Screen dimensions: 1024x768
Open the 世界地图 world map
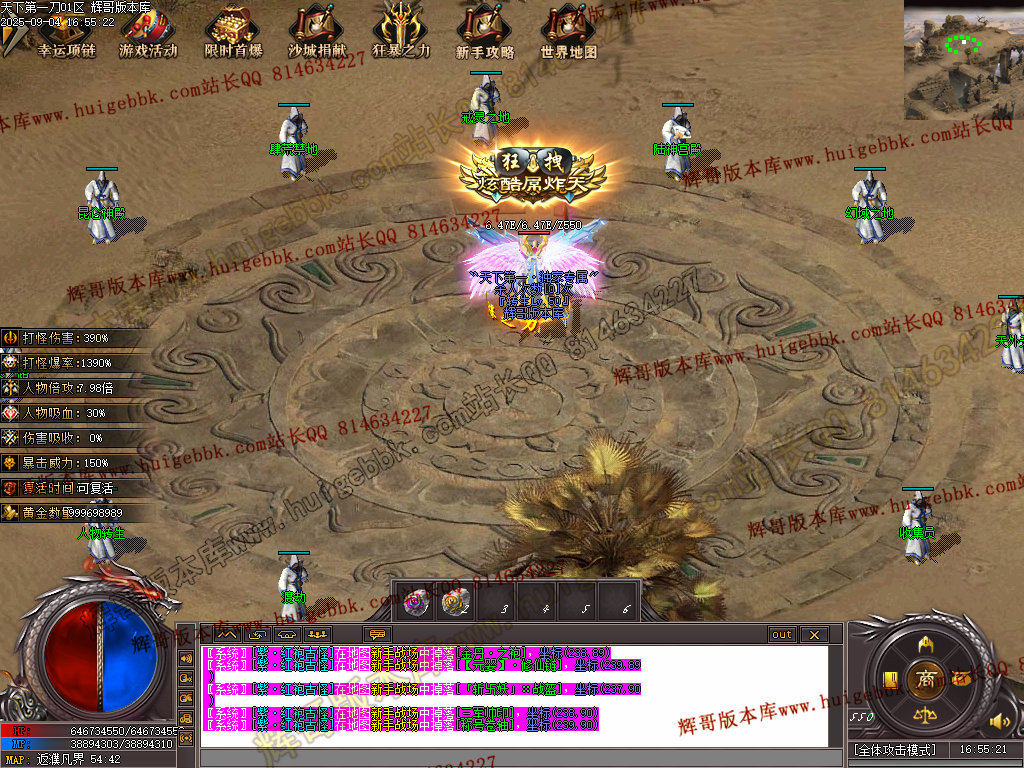(x=569, y=32)
